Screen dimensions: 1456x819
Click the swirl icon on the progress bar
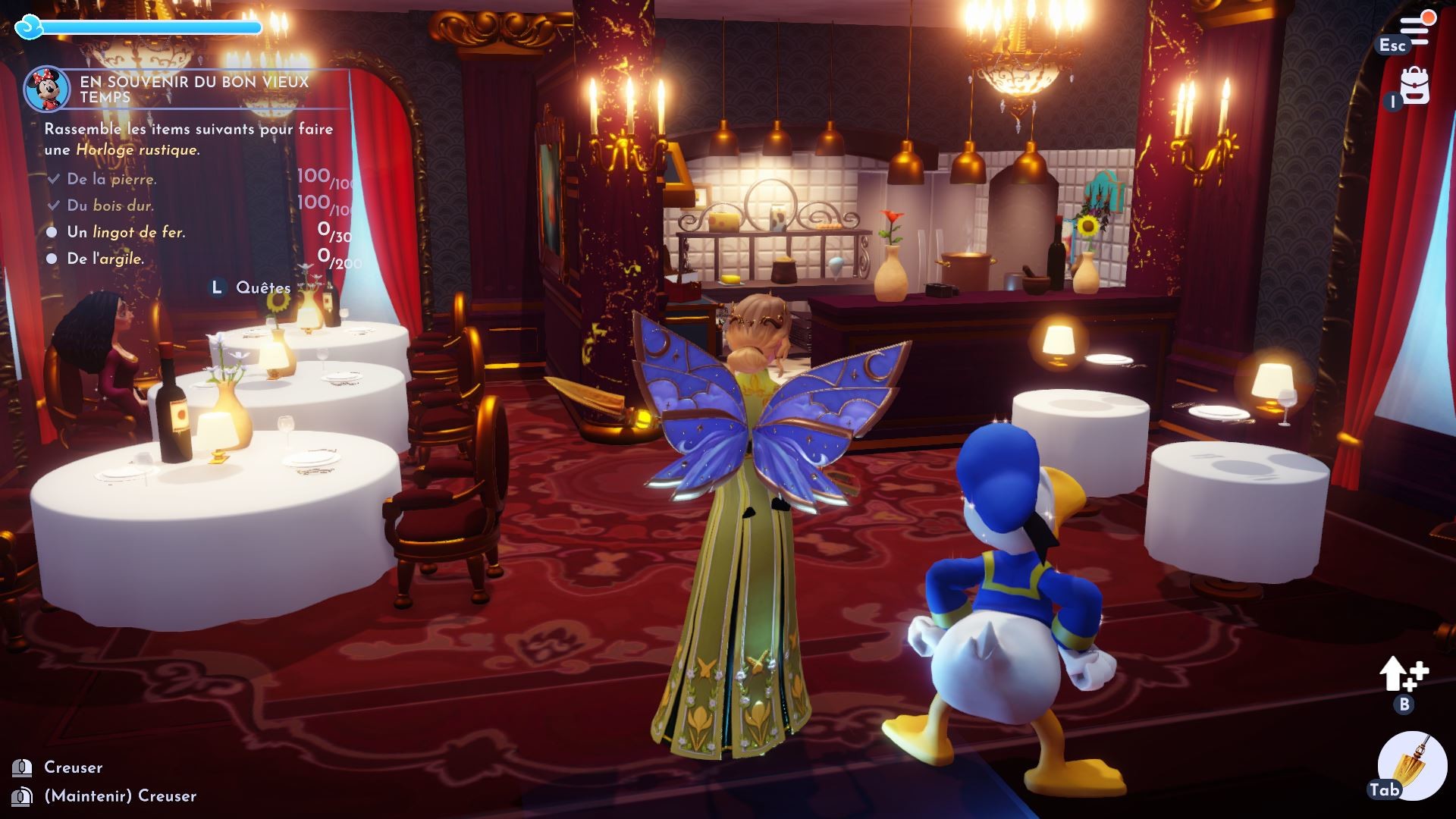point(28,25)
